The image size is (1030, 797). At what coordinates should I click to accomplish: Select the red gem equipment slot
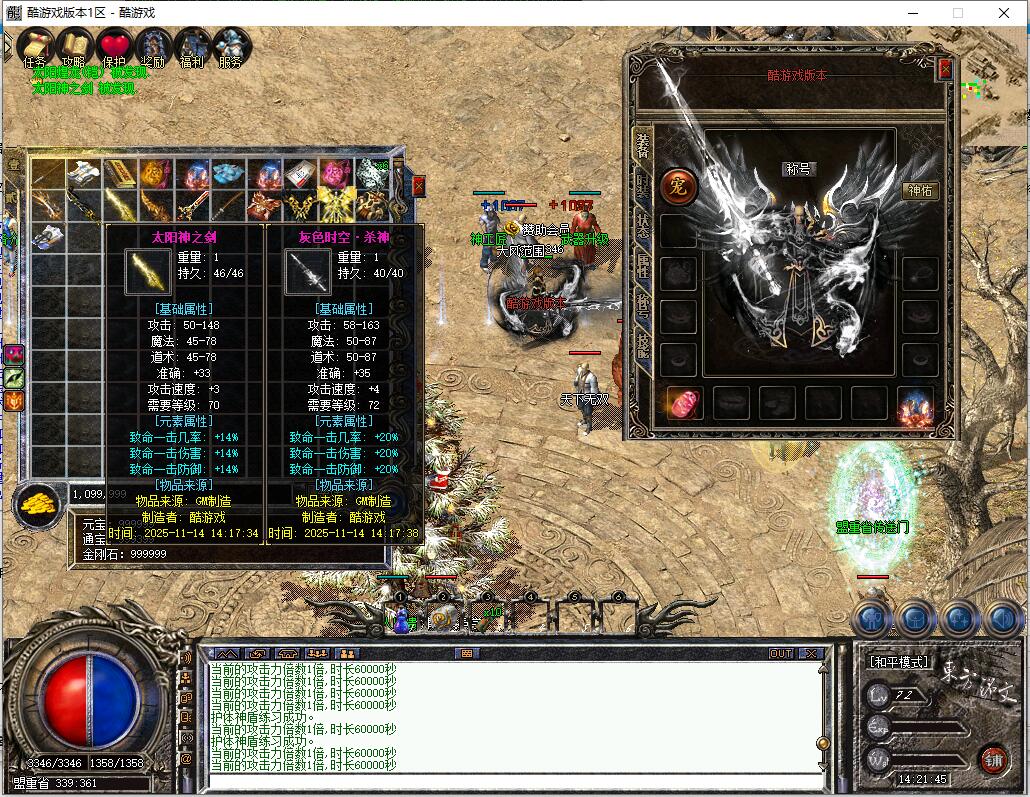click(682, 403)
